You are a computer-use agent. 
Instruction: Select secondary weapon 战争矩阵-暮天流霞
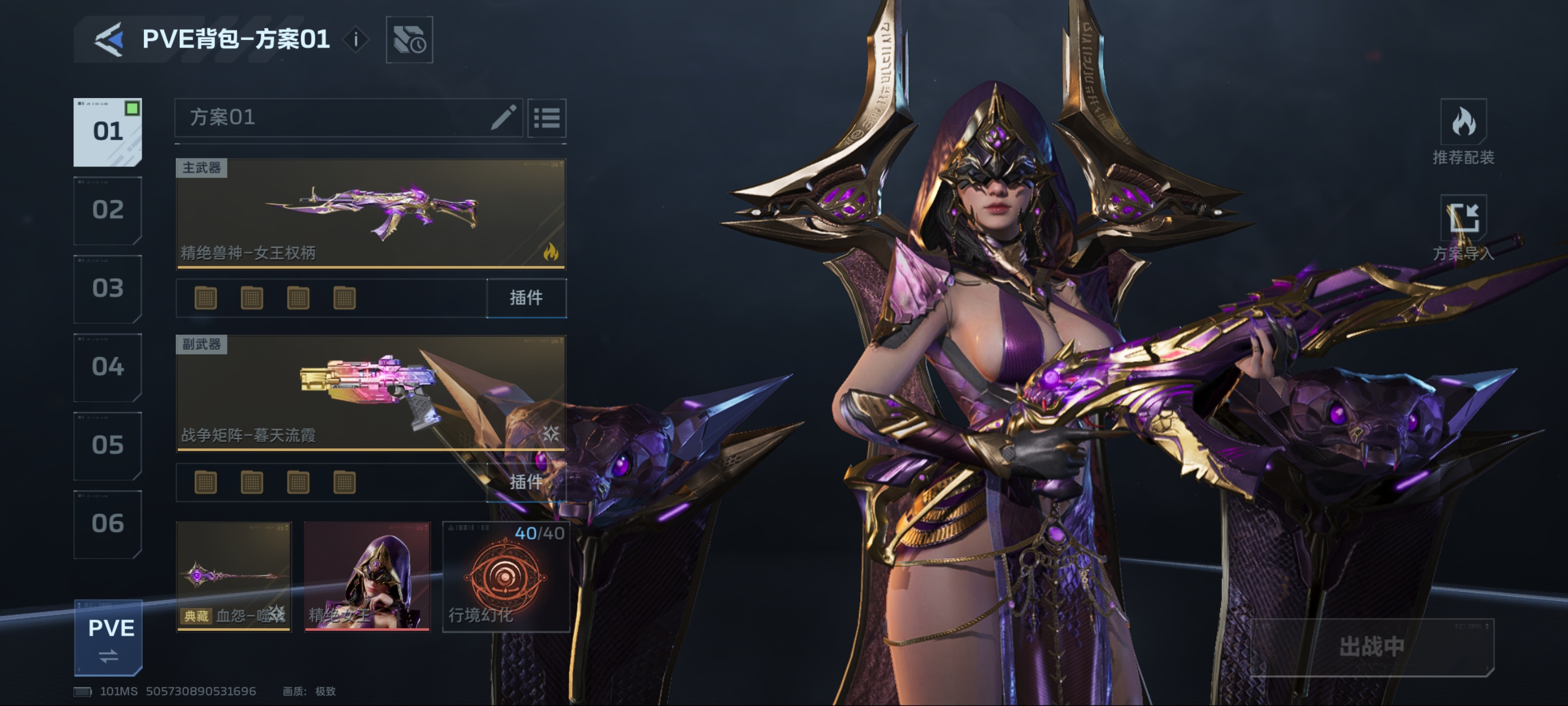(371, 393)
